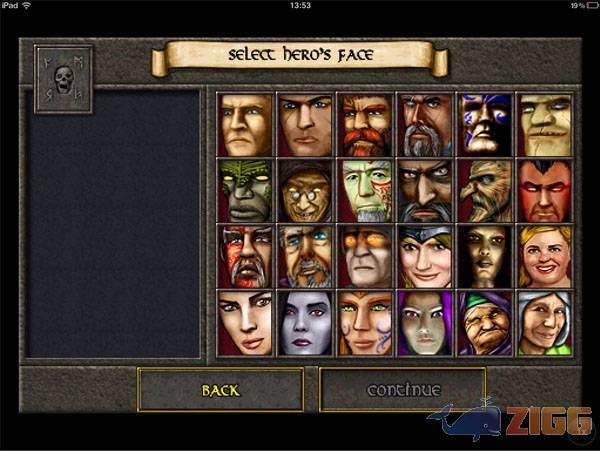Pick the hooded goblin face with glasses

coord(305,191)
